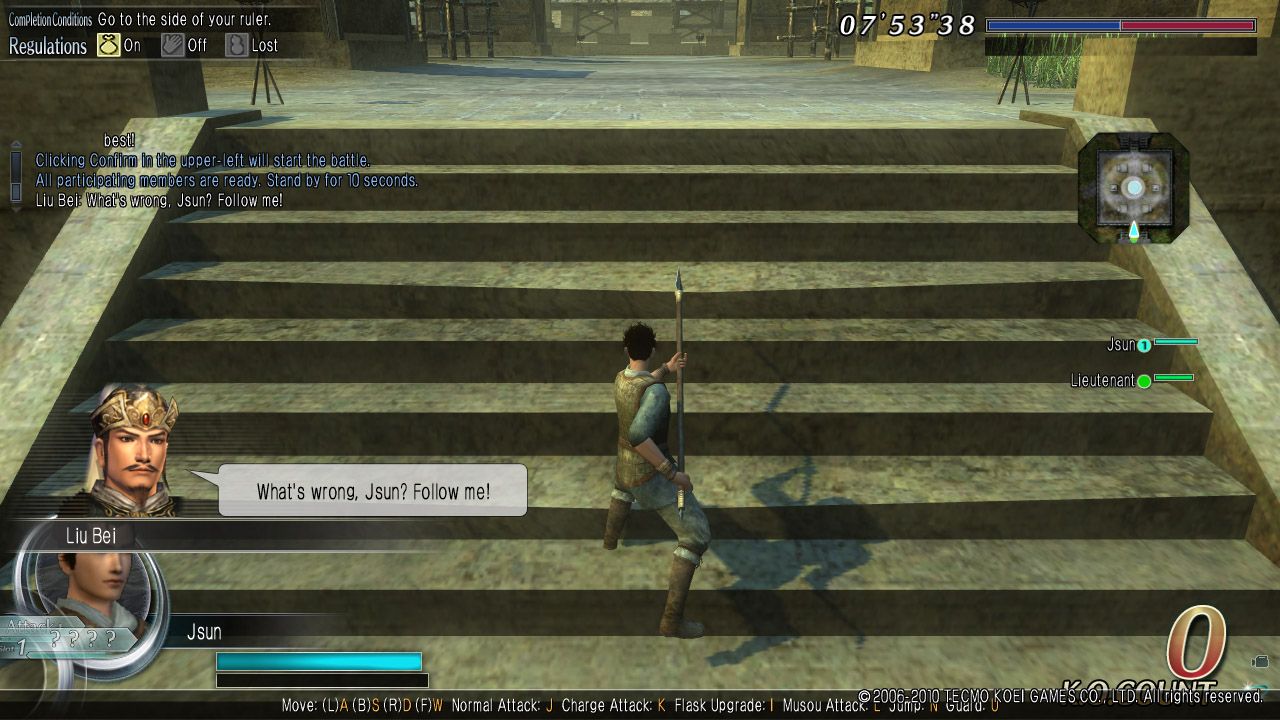The width and height of the screenshot is (1280, 720).
Task: Click the gourd regulation icon marked Lost
Action: tap(236, 45)
